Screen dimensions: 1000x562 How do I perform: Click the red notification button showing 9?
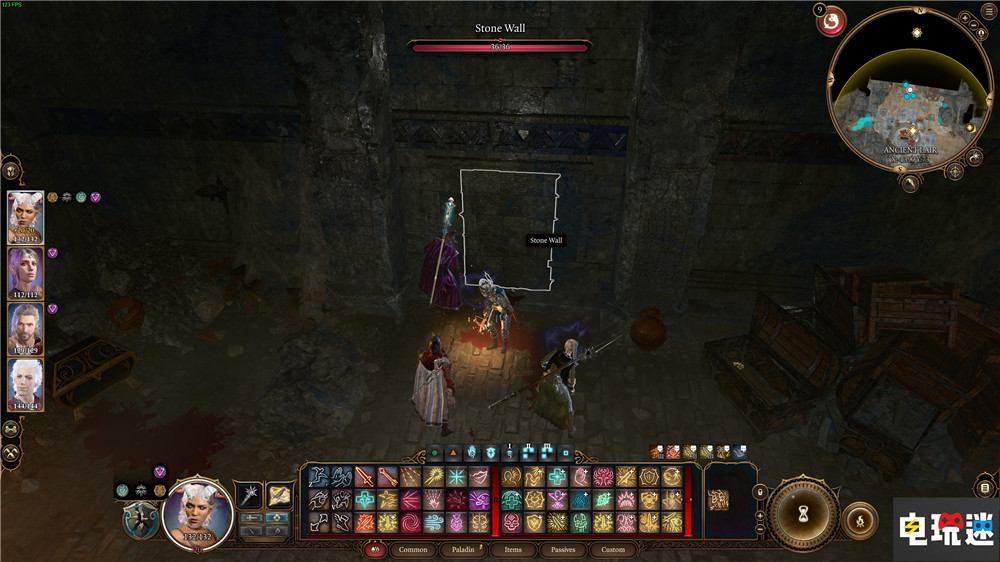point(831,19)
